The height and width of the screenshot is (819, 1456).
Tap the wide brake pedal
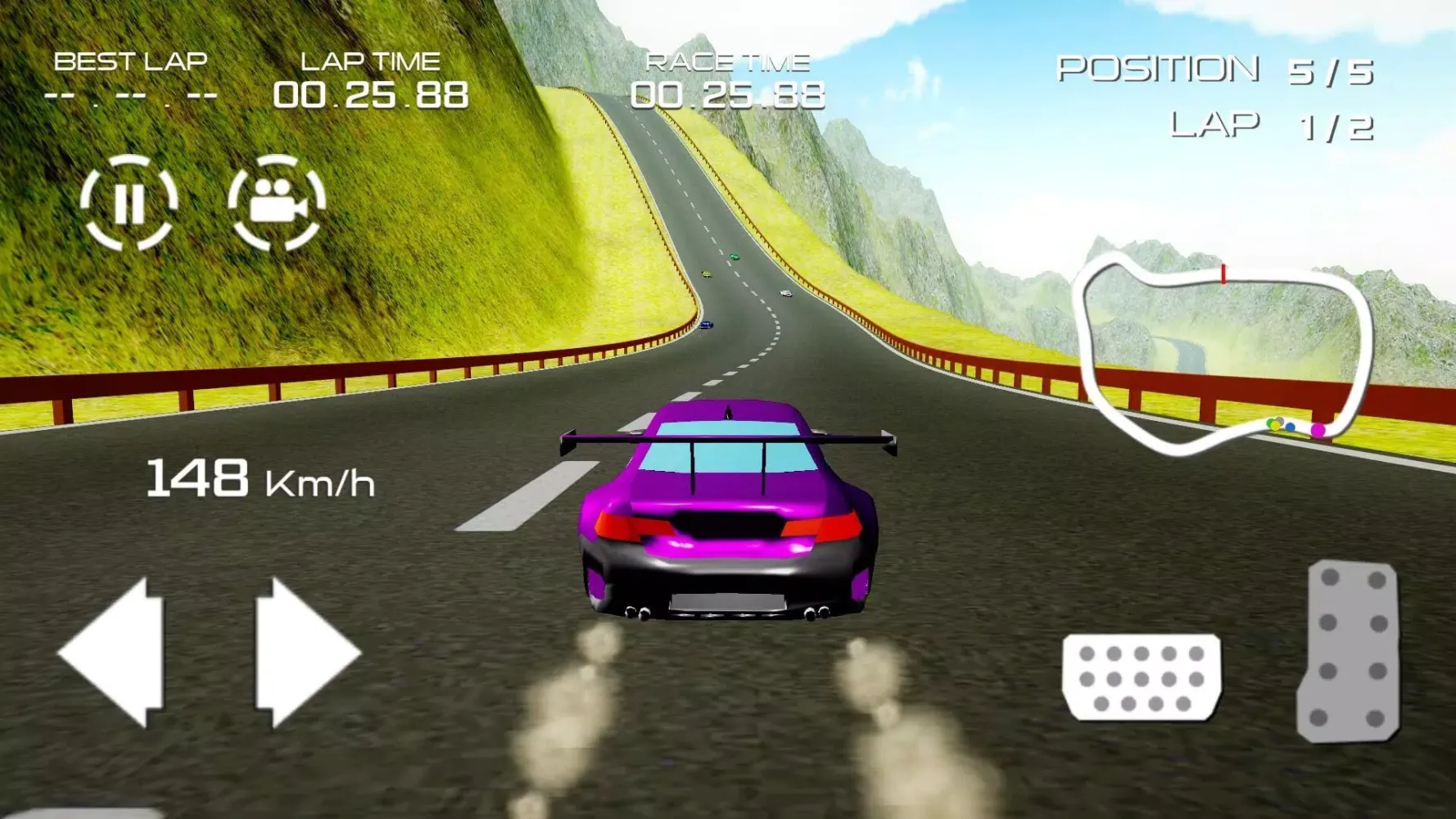tap(1142, 677)
